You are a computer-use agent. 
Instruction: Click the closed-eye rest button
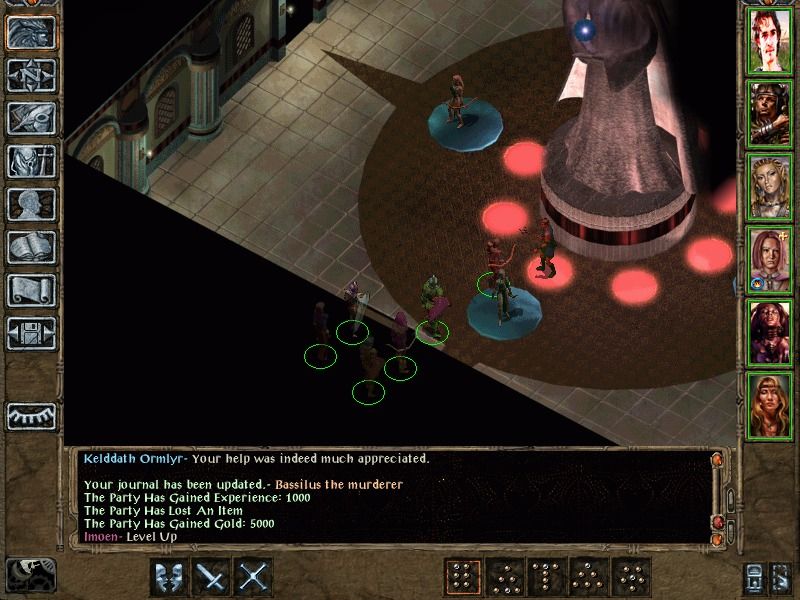[31, 415]
